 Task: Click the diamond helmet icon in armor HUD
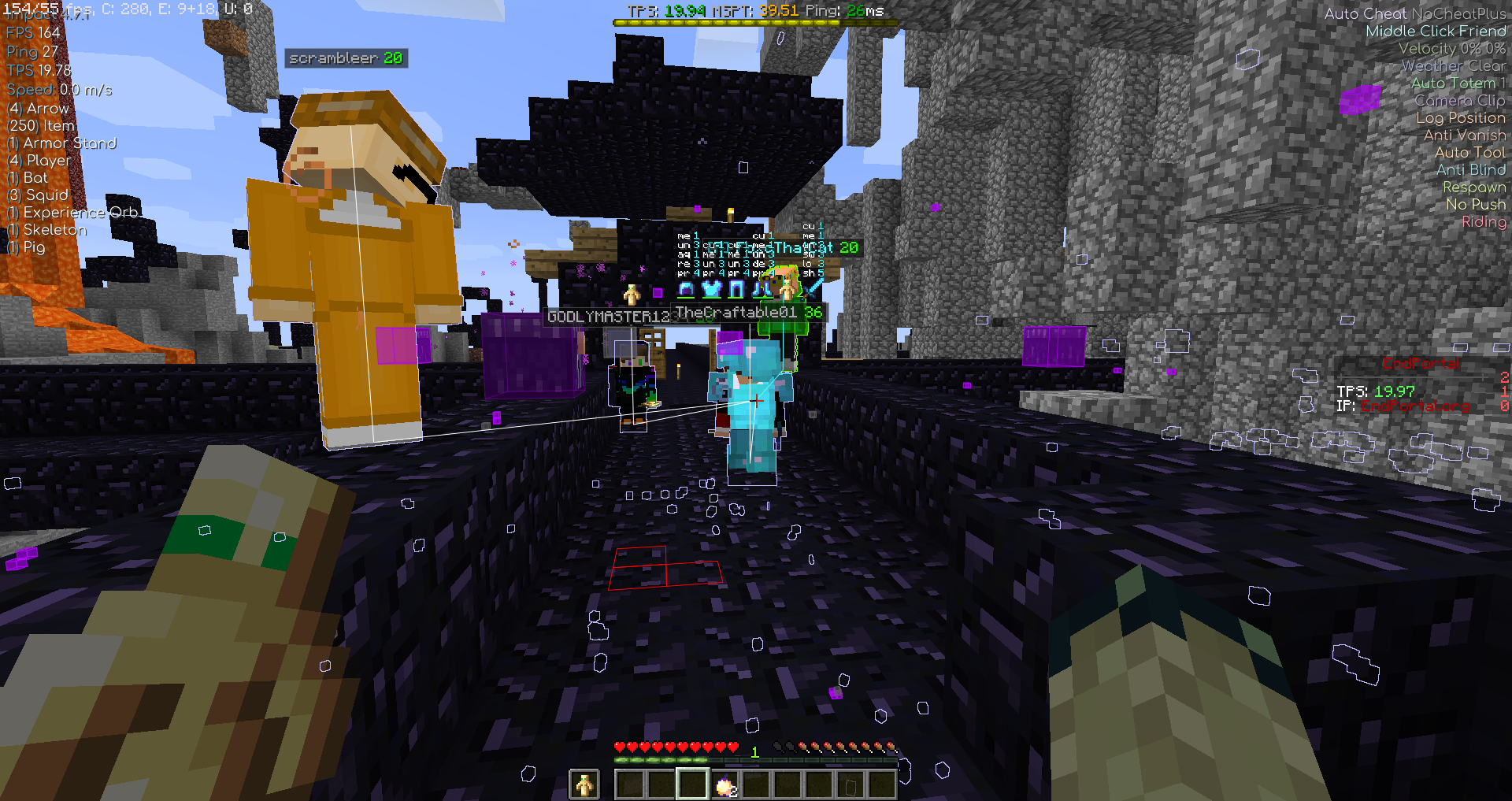686,289
